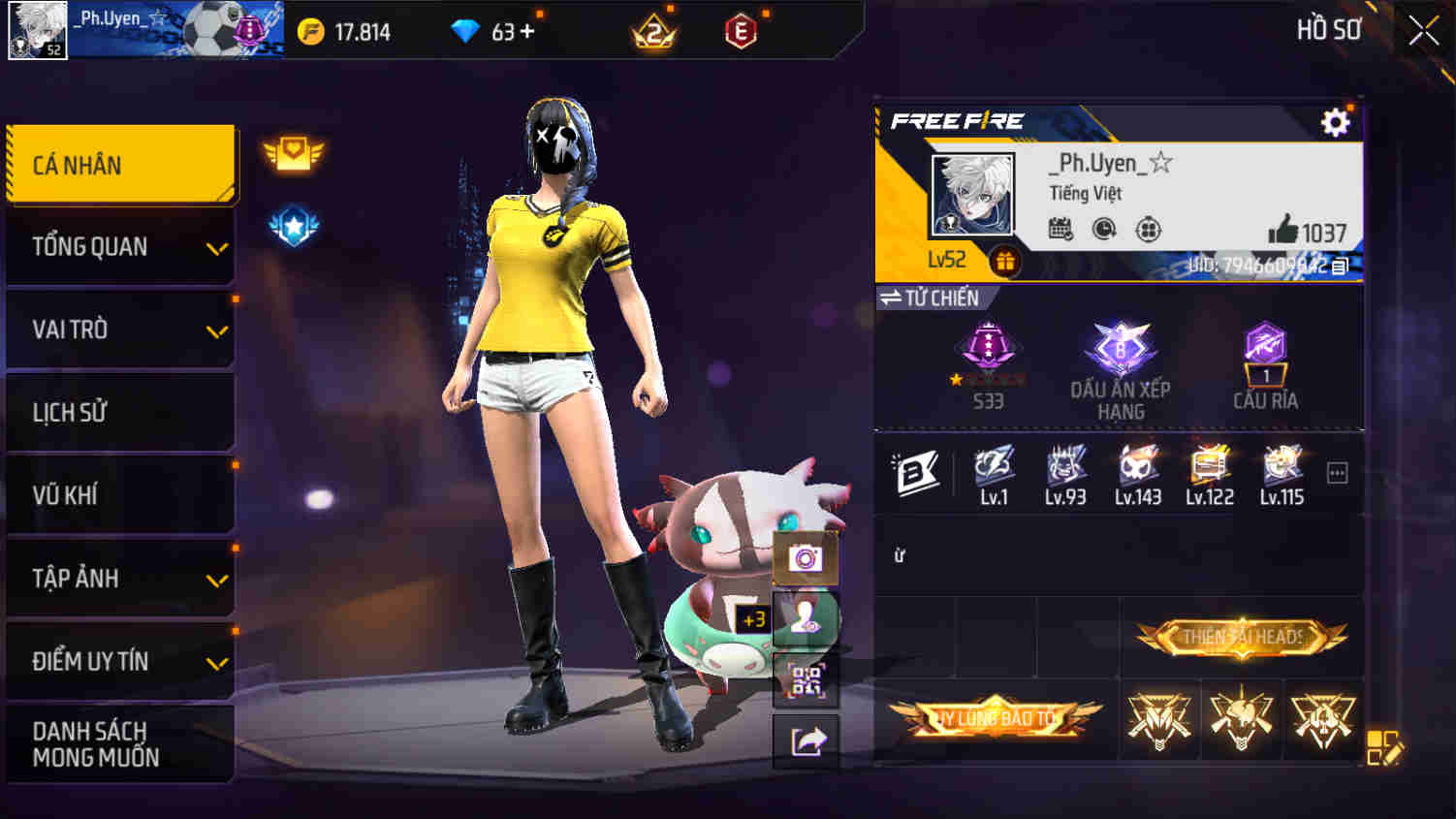Open the QR code panel

807,681
